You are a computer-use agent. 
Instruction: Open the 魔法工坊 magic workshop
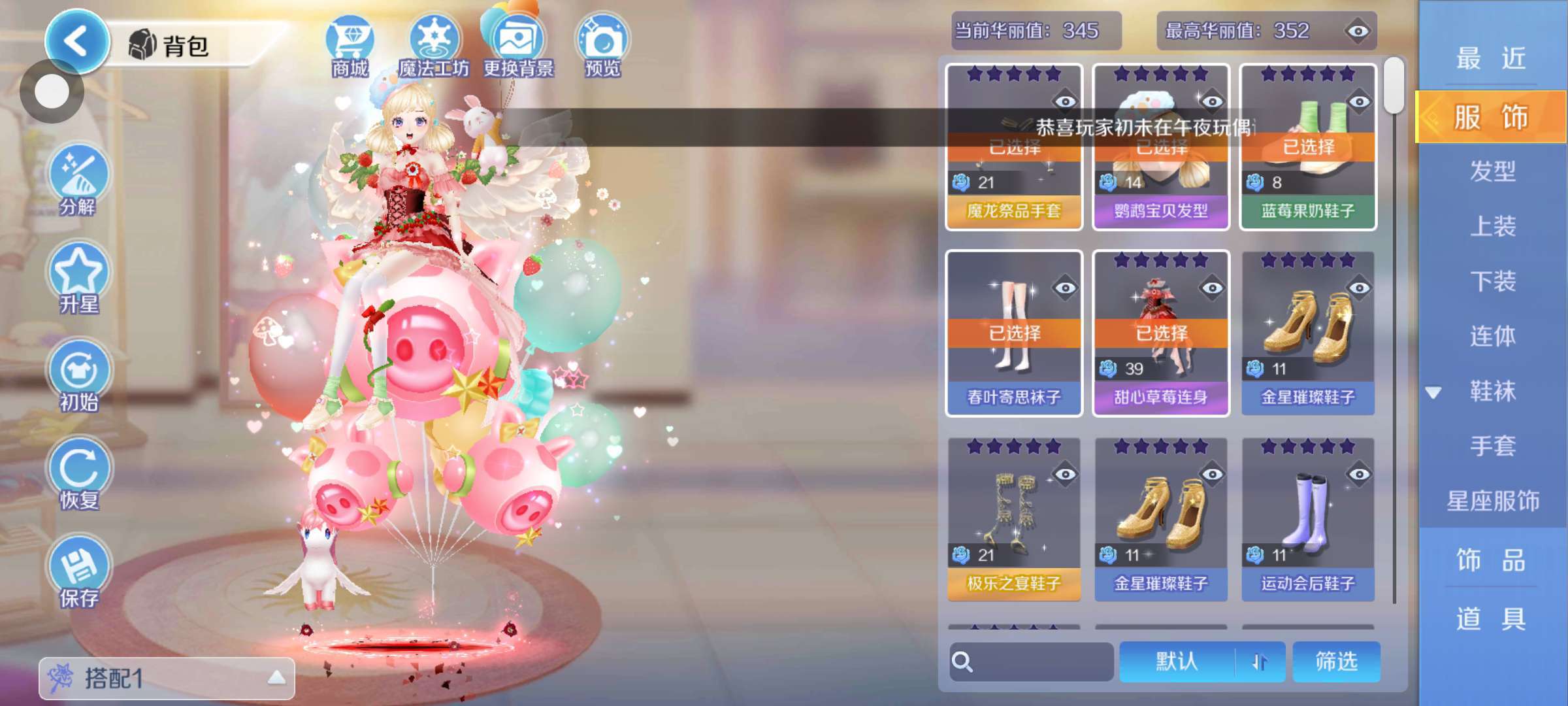click(x=434, y=46)
